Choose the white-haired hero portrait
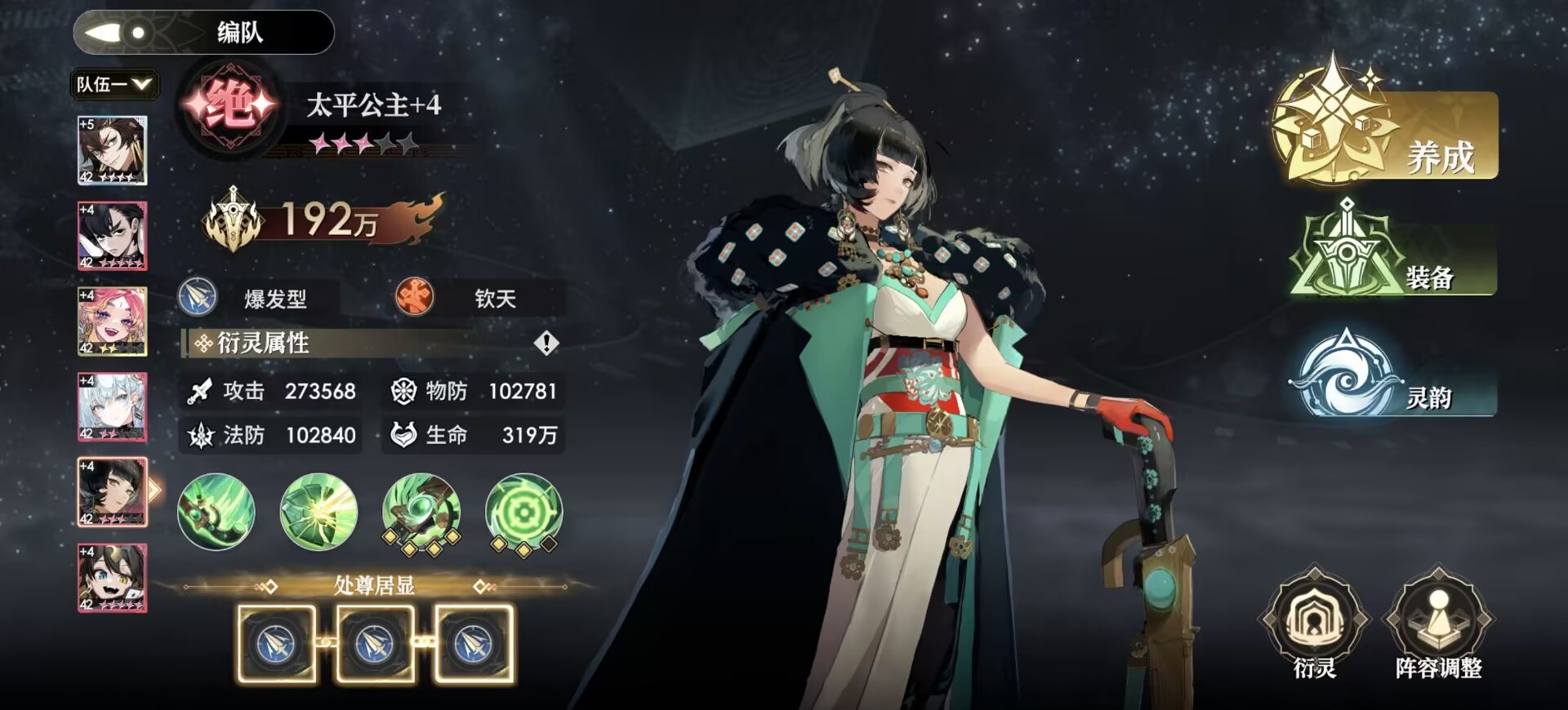 pos(113,406)
